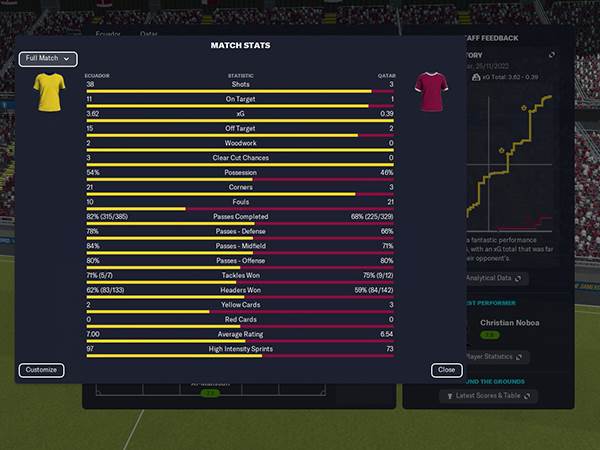Show Latest Scores & Table

[x=489, y=396]
